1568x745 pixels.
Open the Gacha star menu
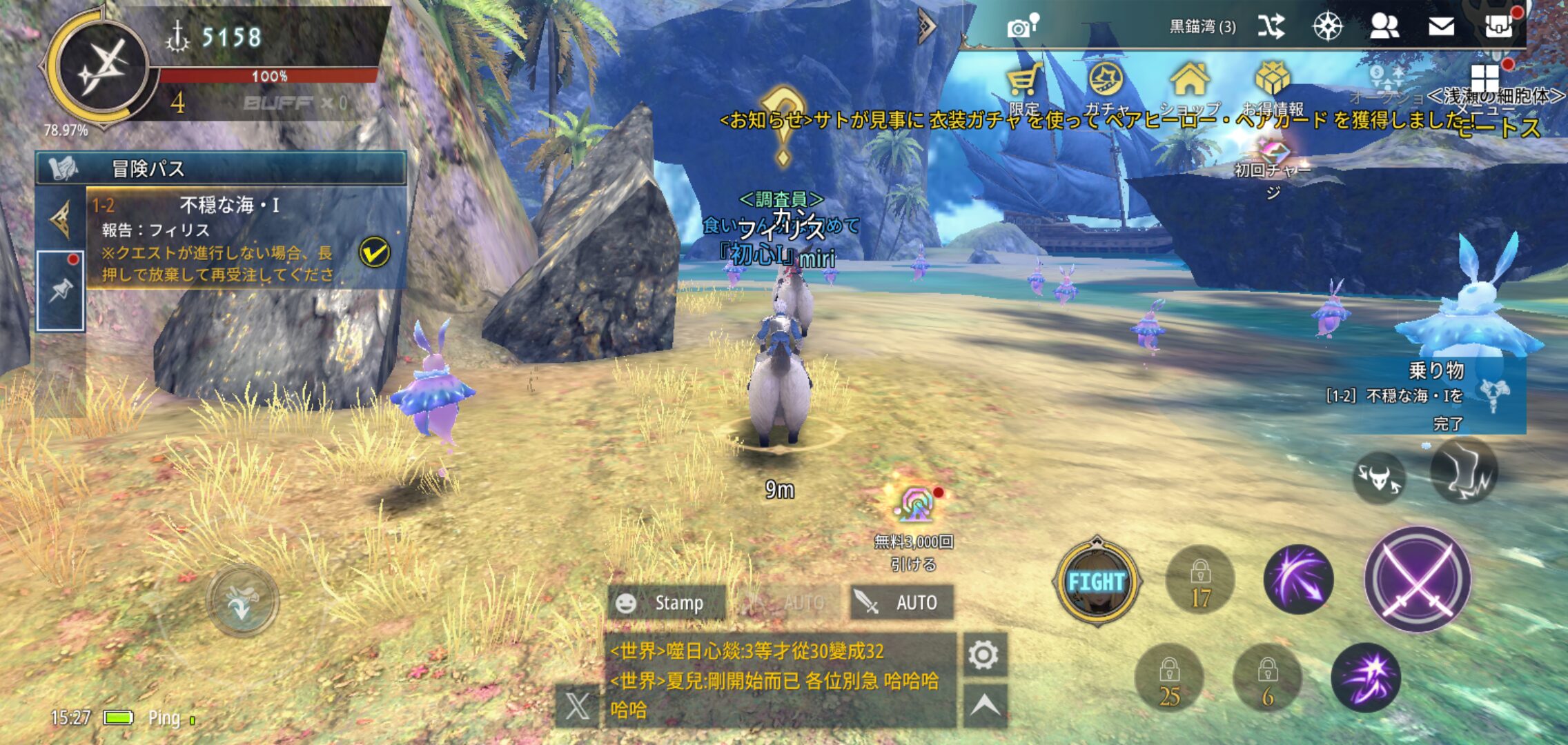click(x=1106, y=83)
